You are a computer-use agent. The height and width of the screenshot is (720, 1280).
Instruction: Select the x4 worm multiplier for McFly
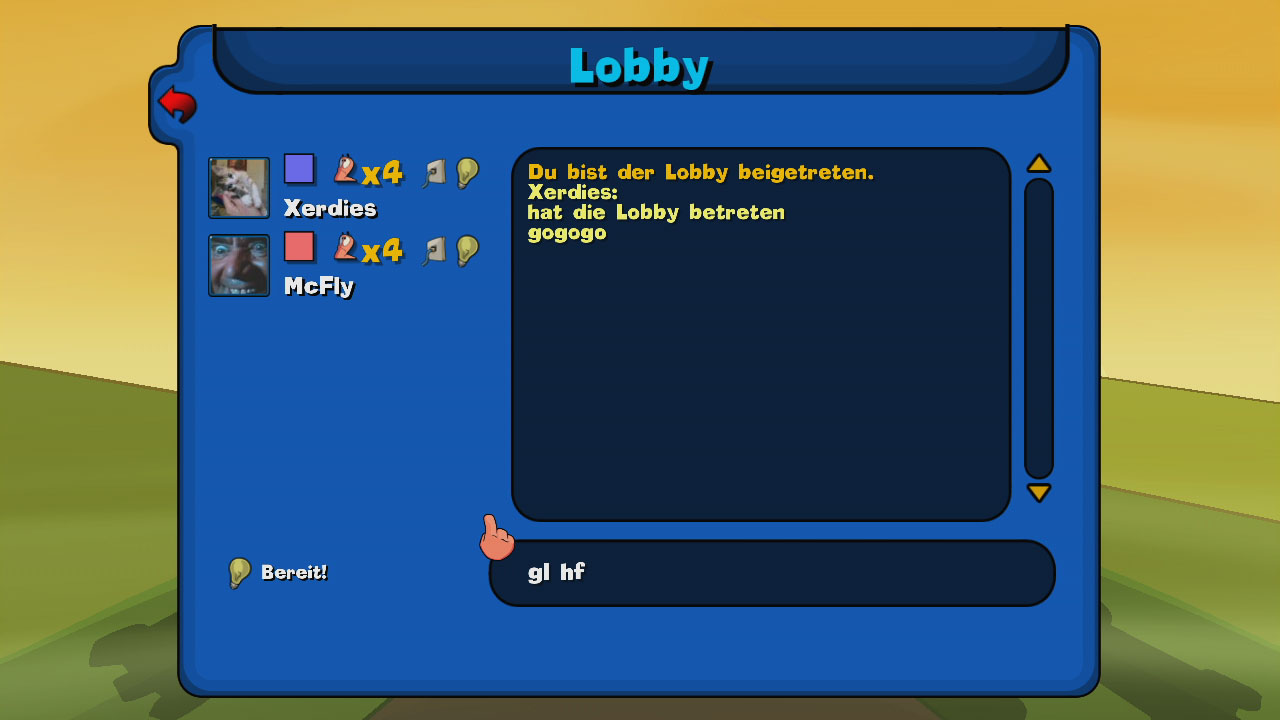(x=383, y=252)
